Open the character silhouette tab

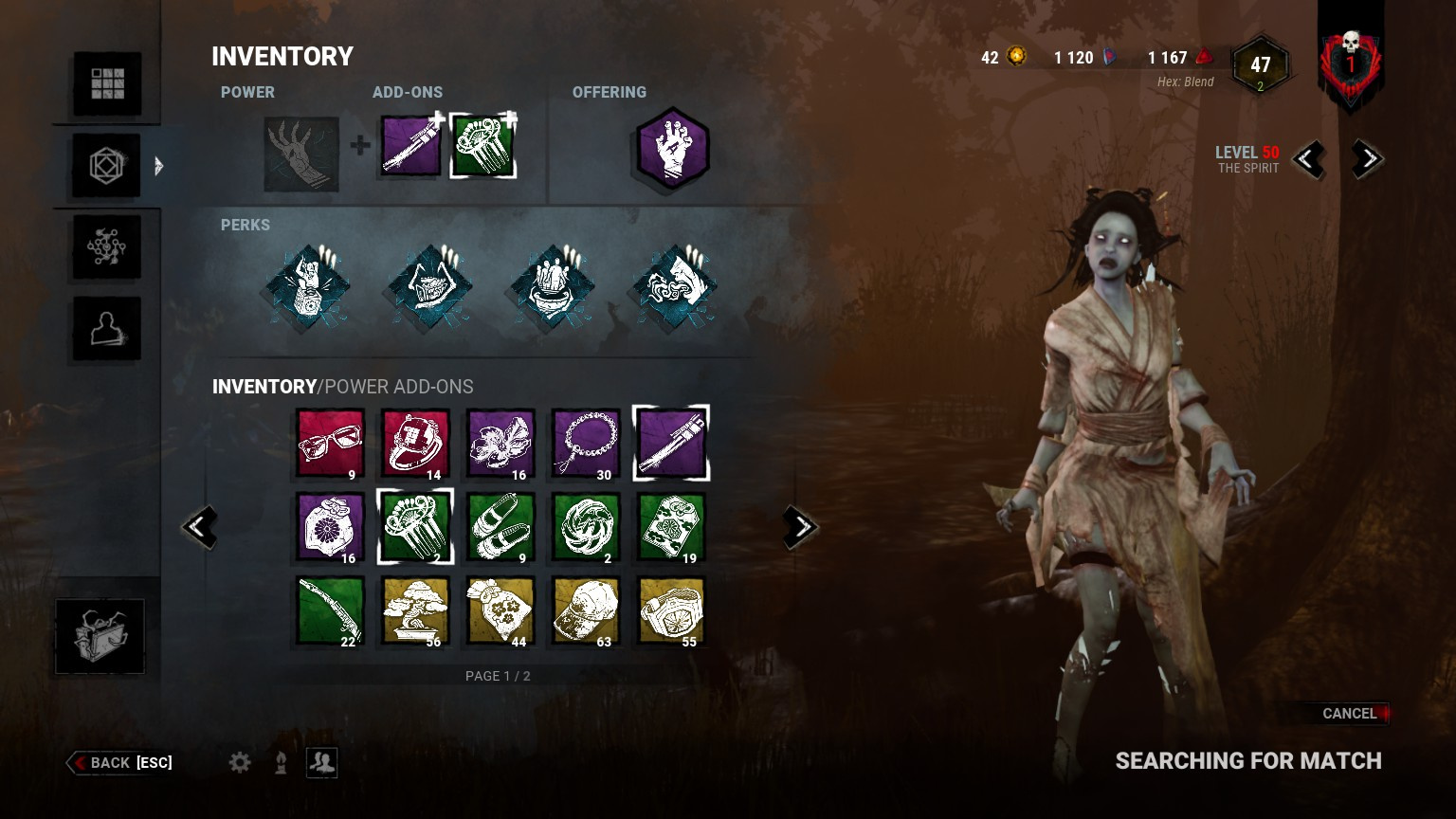[x=107, y=329]
